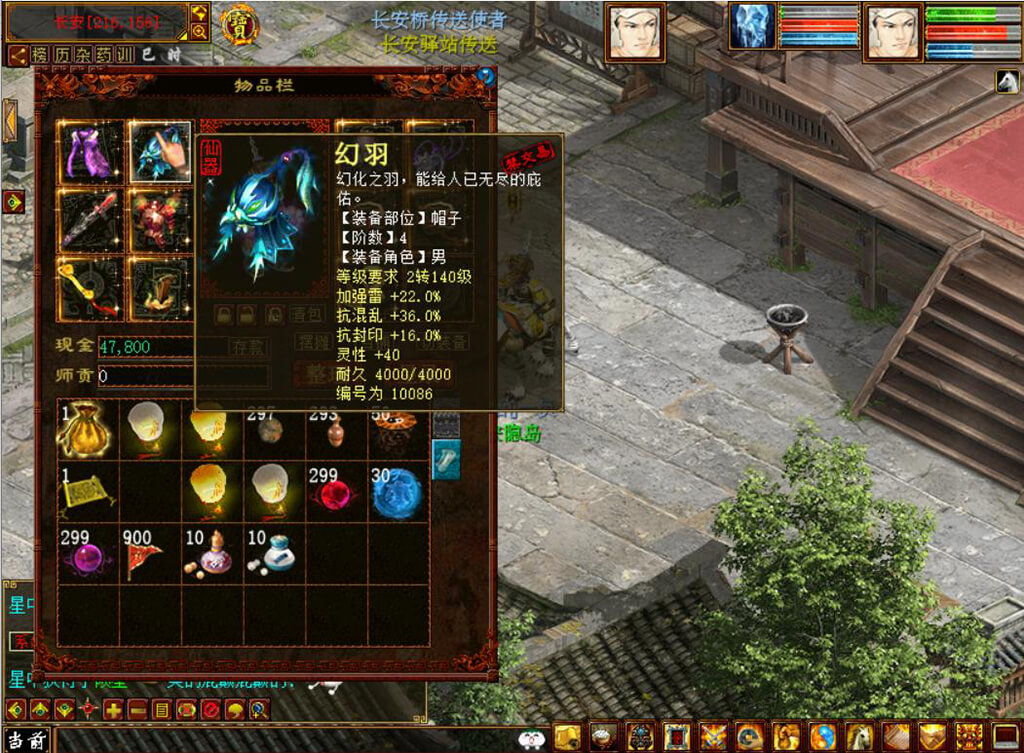Select the 幻羽 blue feathered helmet slot
The width and height of the screenshot is (1024, 753).
(x=160, y=153)
